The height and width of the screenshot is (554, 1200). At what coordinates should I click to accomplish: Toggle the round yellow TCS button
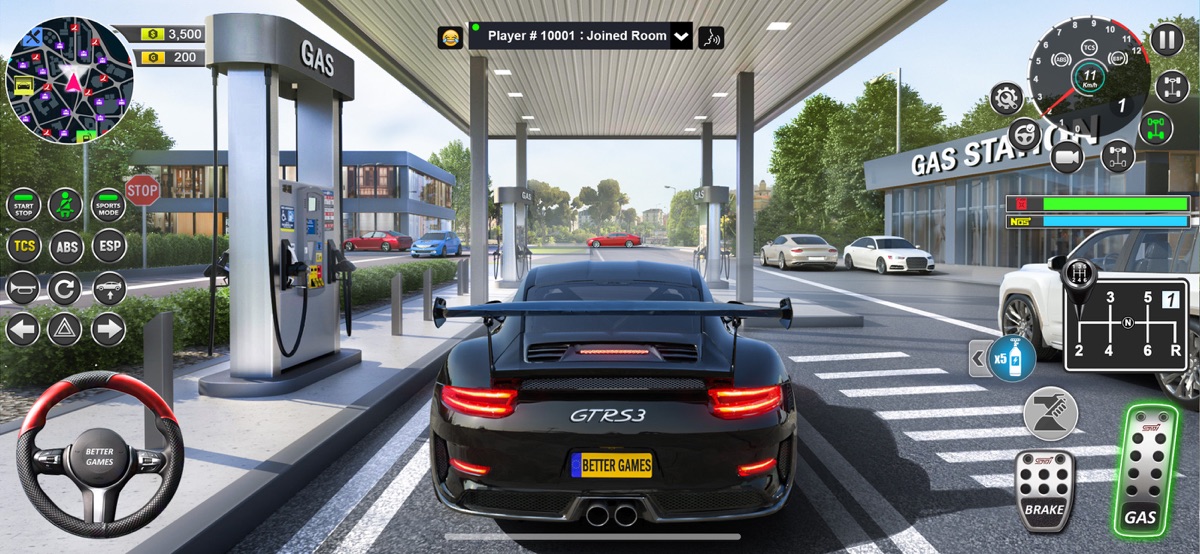(23, 246)
